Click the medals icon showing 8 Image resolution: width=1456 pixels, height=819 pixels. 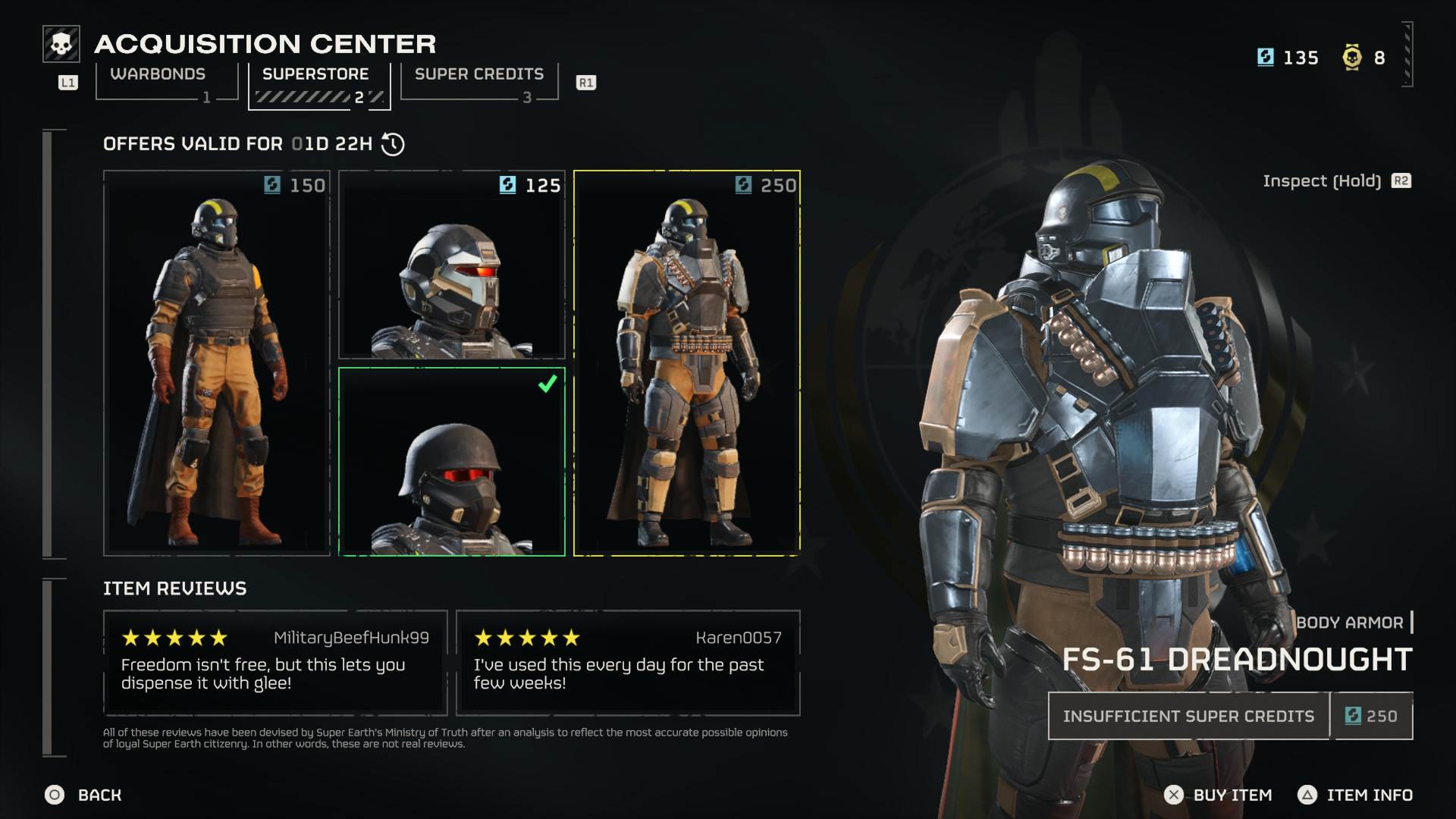point(1351,57)
